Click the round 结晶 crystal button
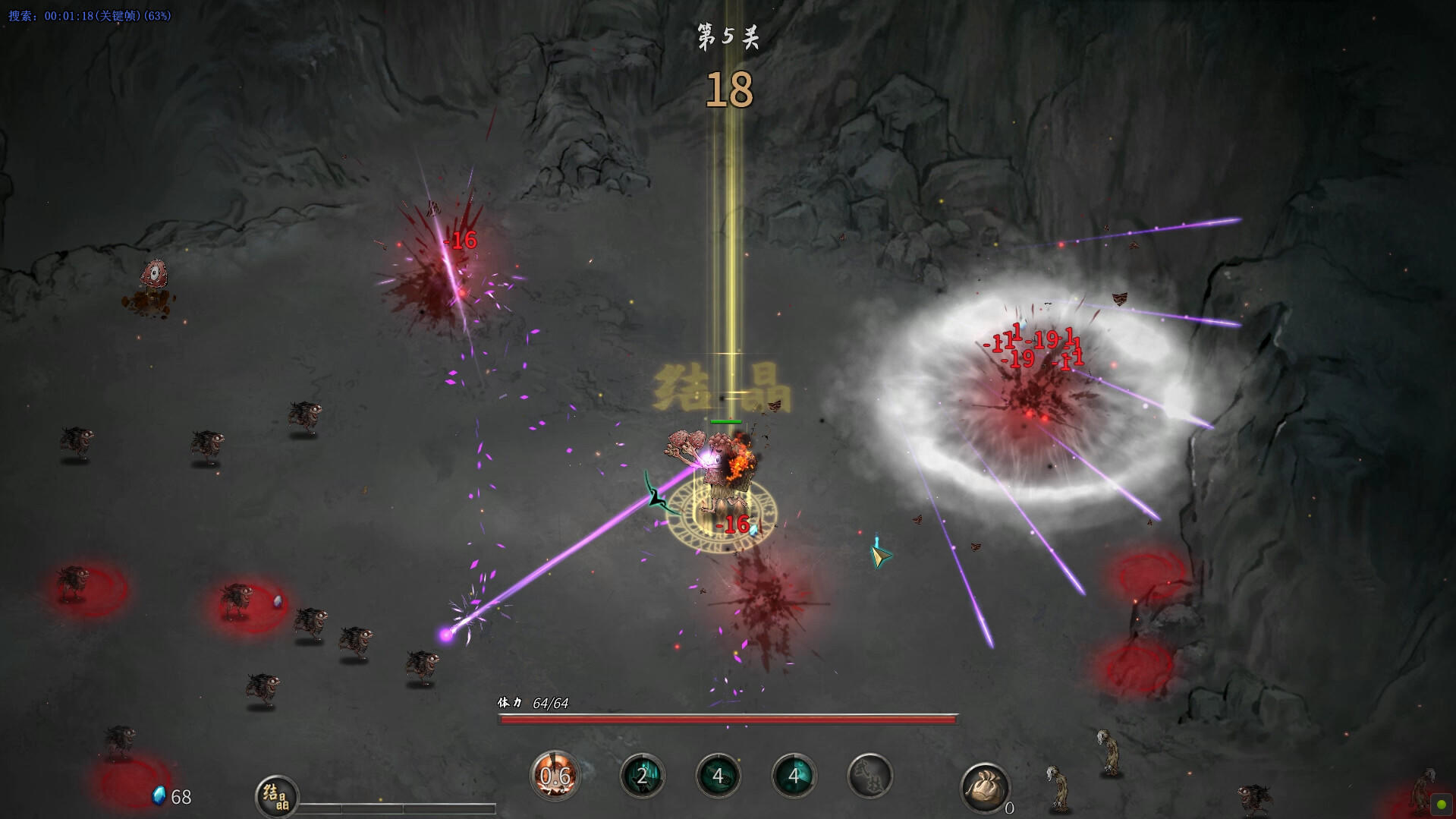This screenshot has width=1456, height=819. point(276,796)
